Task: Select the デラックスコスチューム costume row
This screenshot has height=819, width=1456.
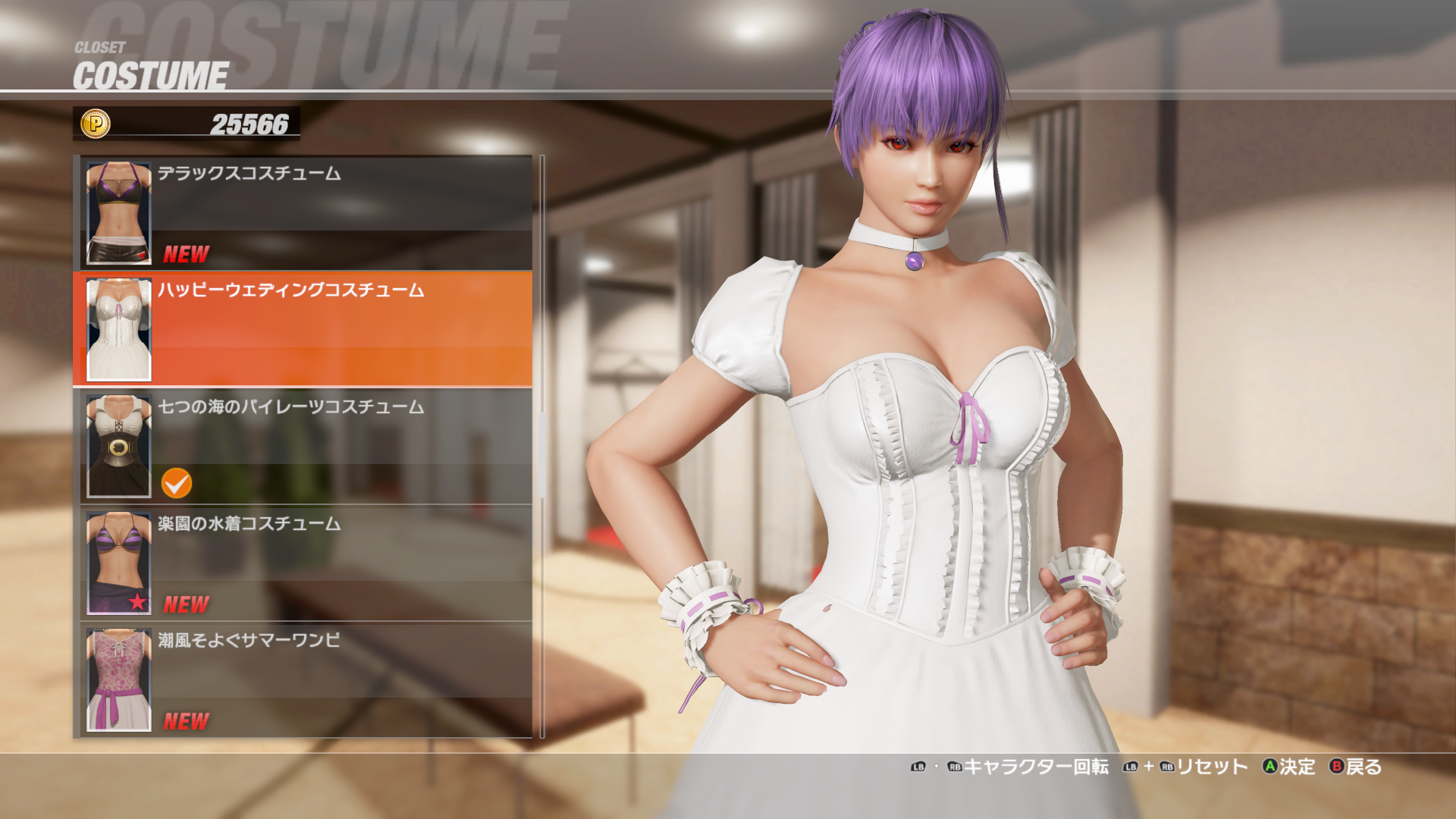Action: (x=303, y=213)
